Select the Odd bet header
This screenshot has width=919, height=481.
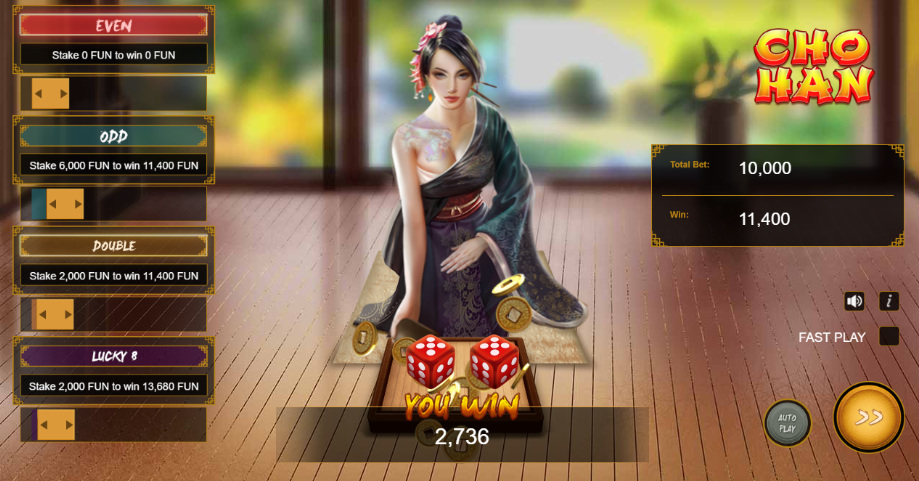[113, 136]
